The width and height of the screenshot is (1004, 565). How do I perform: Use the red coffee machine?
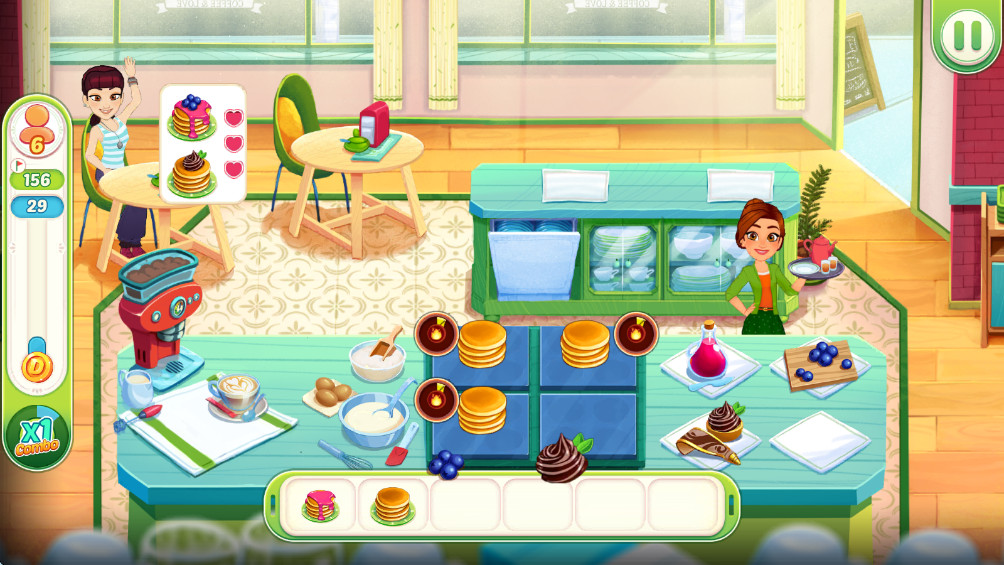(x=158, y=307)
